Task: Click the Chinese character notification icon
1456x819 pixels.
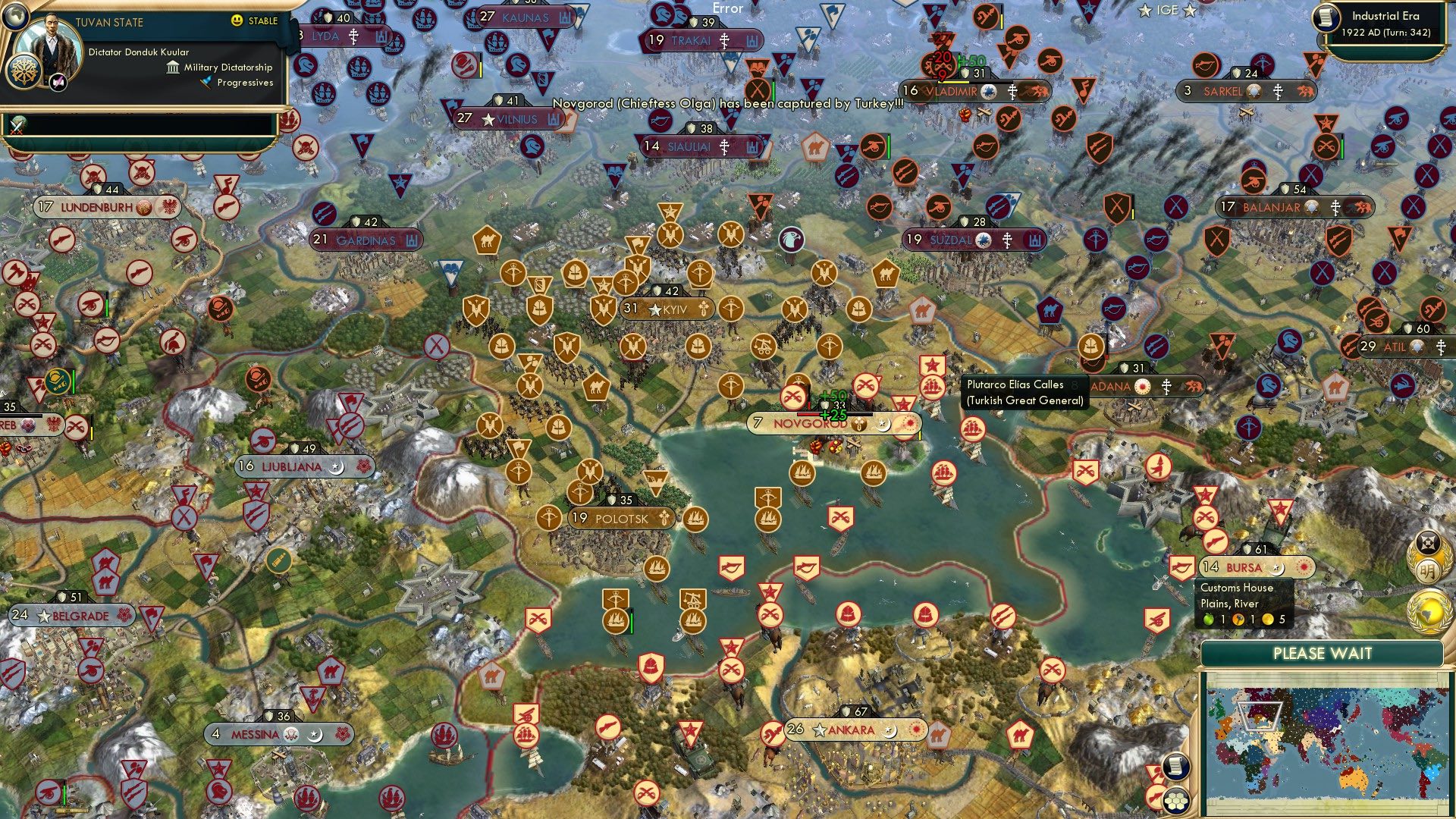Action: [x=1428, y=572]
